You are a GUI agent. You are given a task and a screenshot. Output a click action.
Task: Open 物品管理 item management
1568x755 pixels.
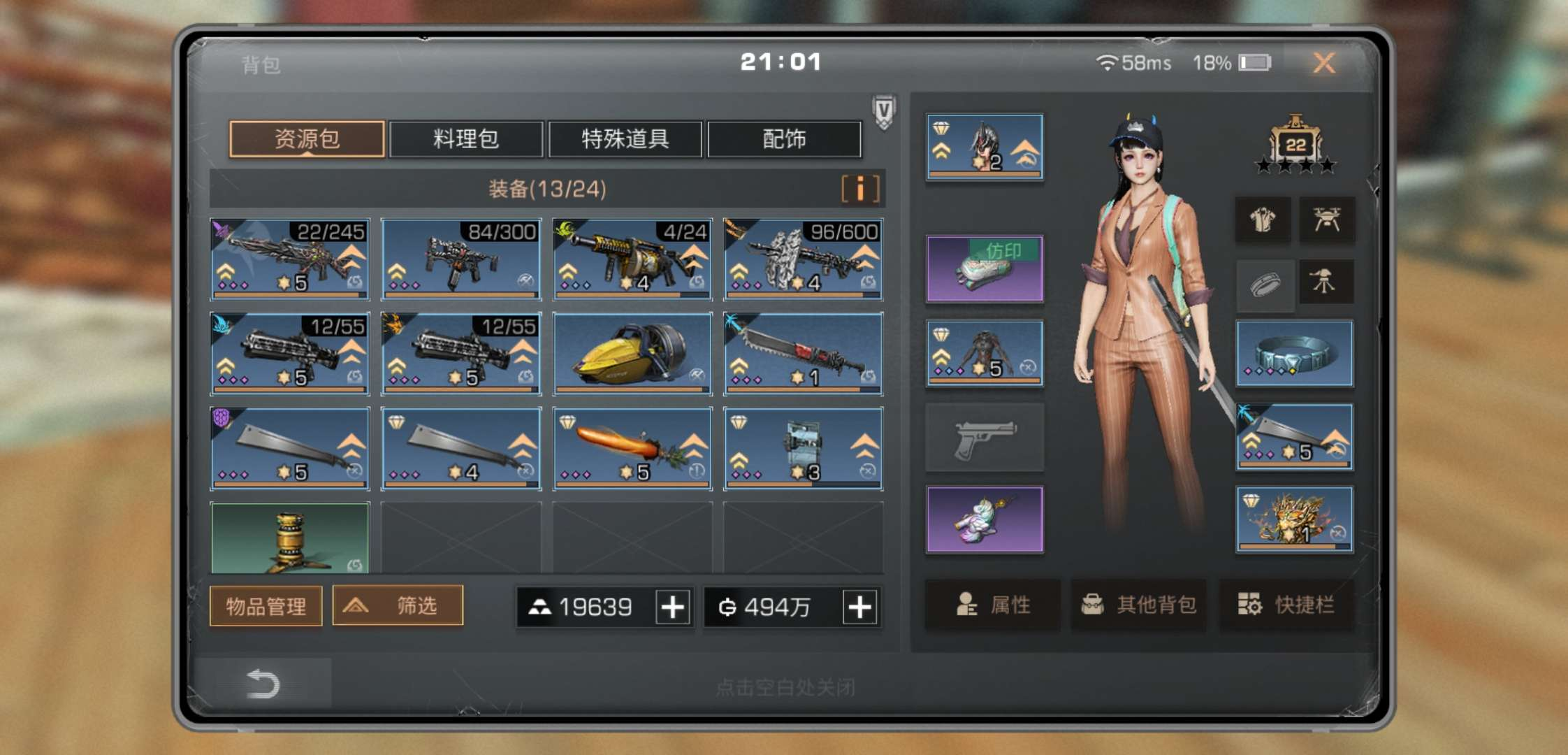266,605
